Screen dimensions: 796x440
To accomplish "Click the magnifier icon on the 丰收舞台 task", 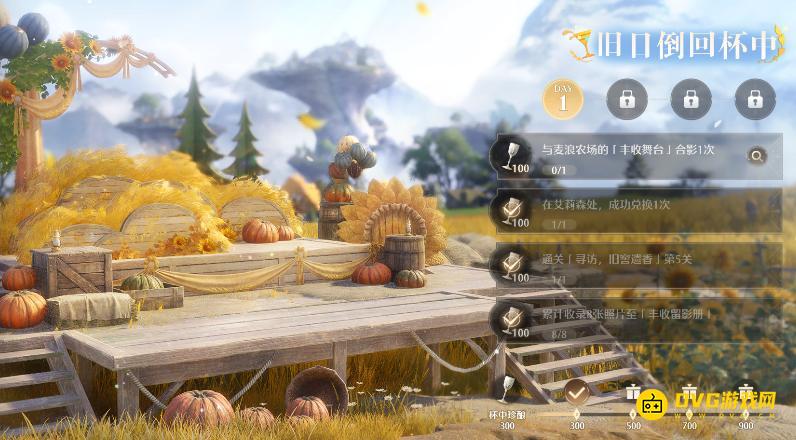I will [757, 155].
